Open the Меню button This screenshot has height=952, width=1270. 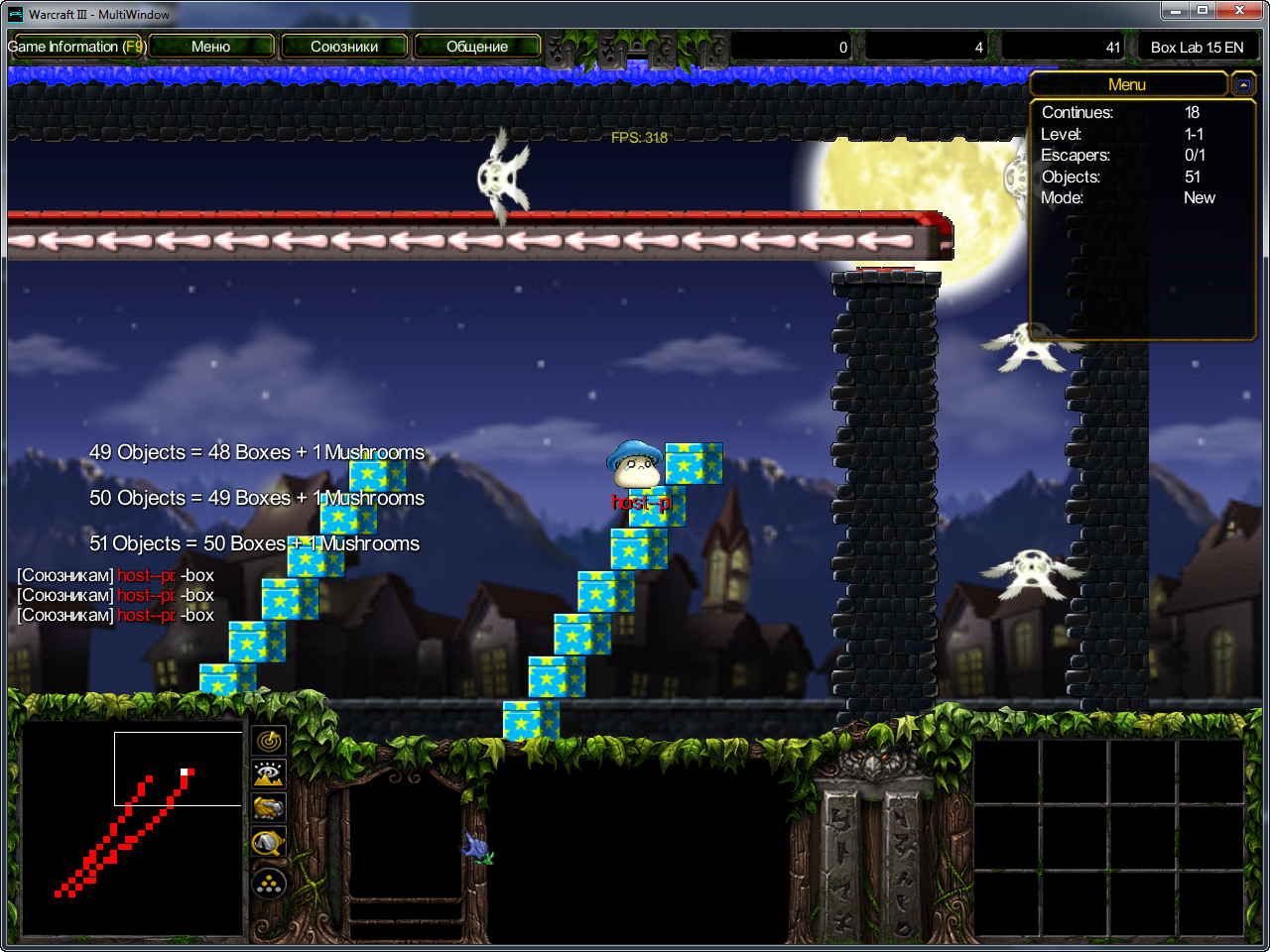click(210, 47)
